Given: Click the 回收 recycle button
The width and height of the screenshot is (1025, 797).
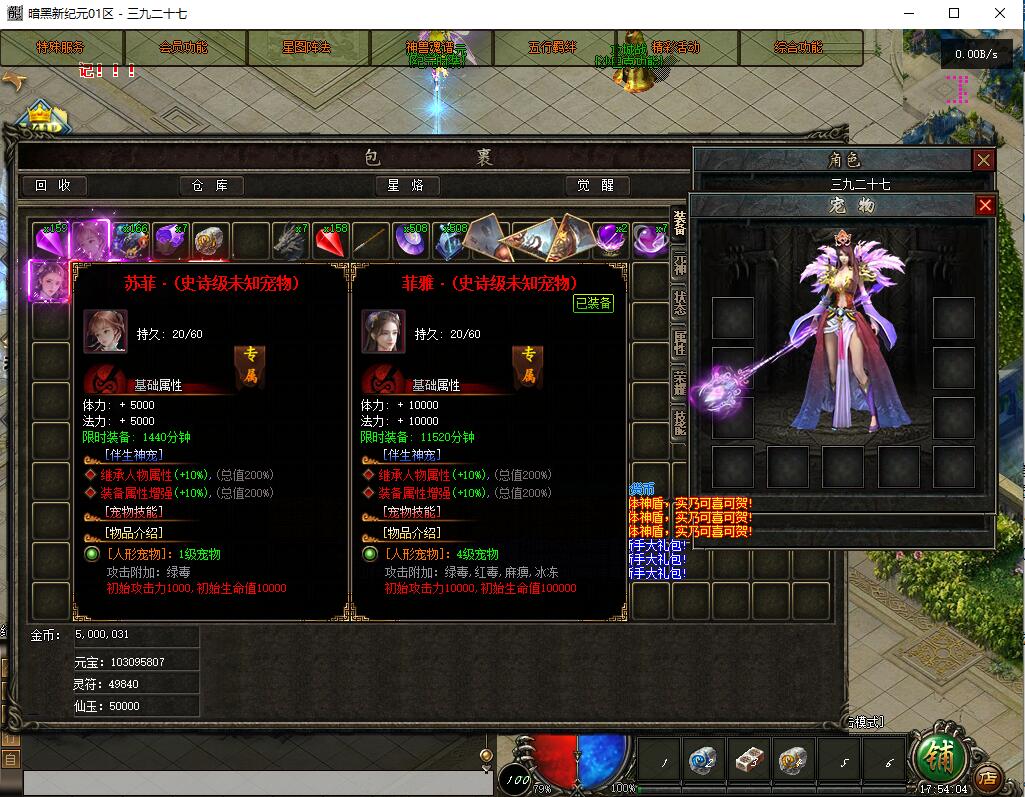Looking at the screenshot, I should pyautogui.click(x=54, y=185).
